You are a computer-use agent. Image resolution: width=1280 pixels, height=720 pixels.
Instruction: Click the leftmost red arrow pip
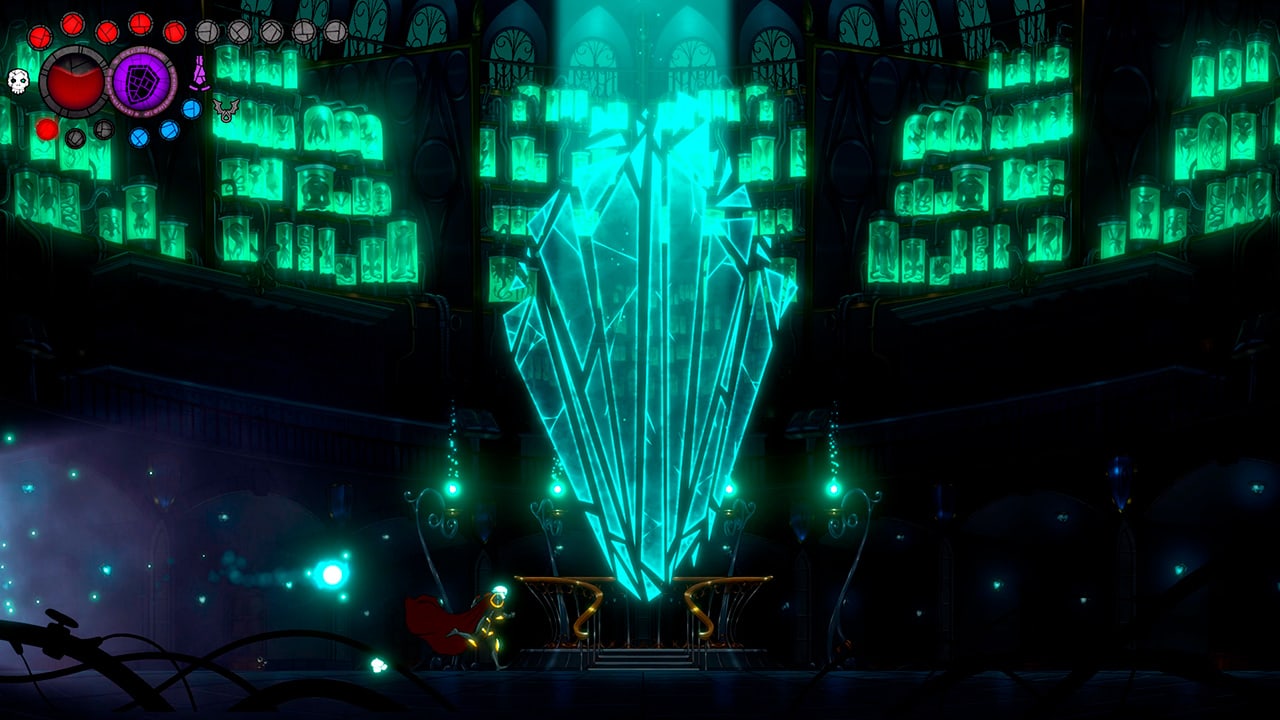40,37
